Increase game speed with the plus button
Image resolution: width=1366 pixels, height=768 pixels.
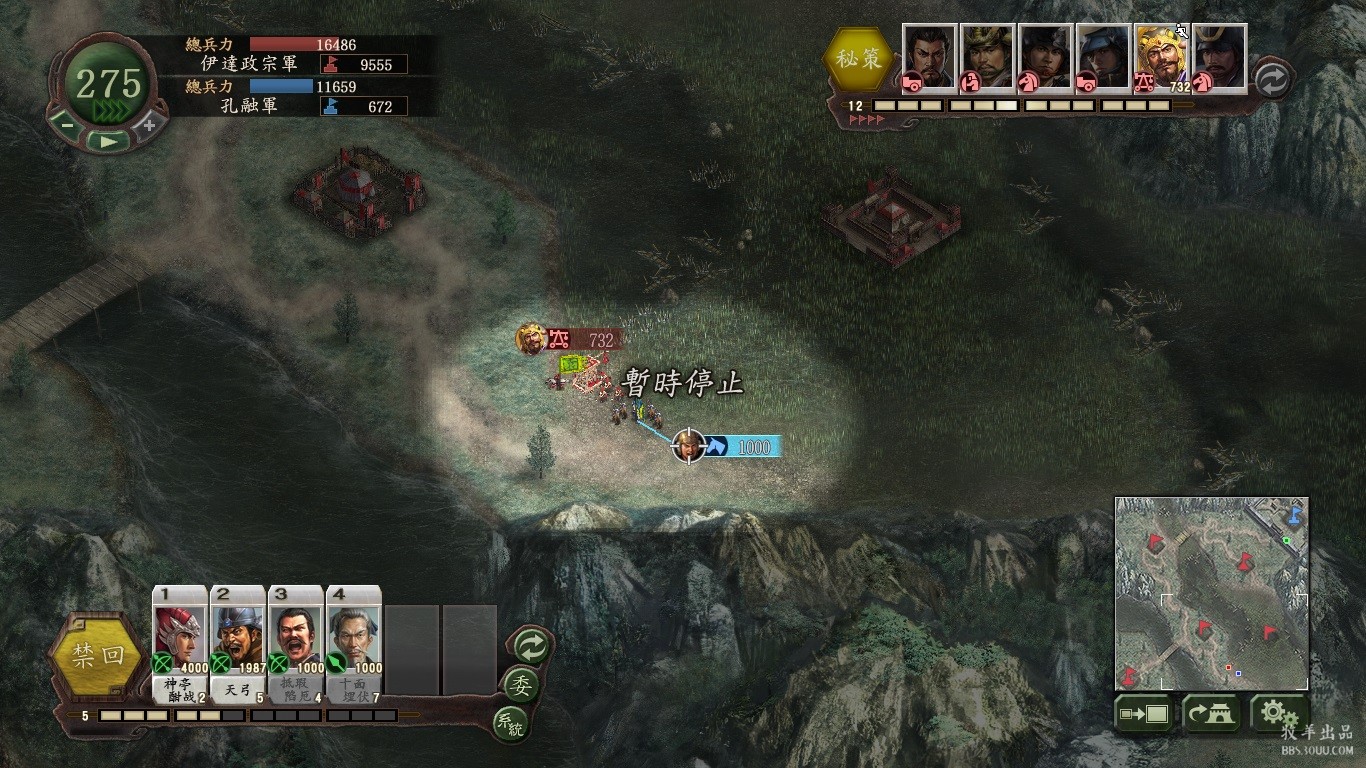[149, 125]
